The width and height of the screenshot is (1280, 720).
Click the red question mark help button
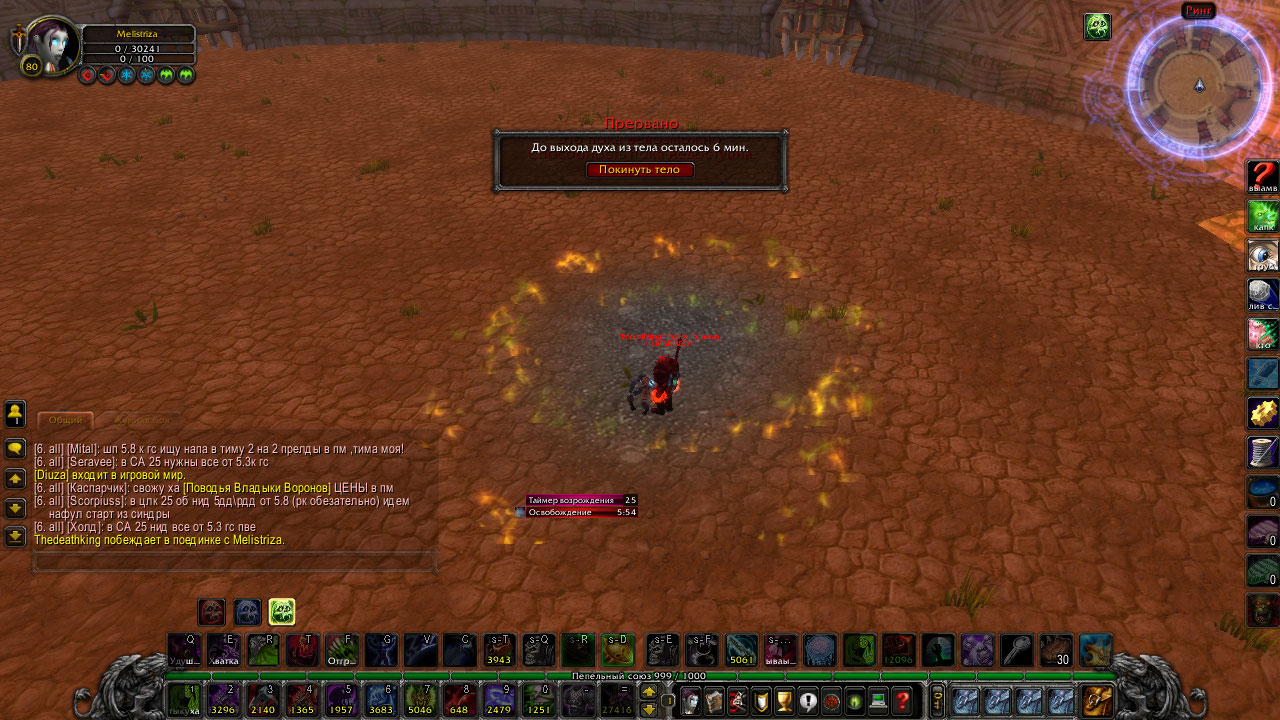[x=902, y=702]
